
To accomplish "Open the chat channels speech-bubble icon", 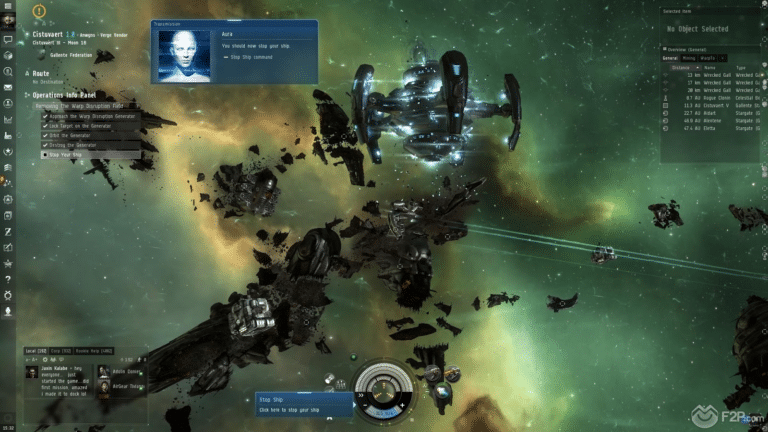I will click(x=8, y=40).
